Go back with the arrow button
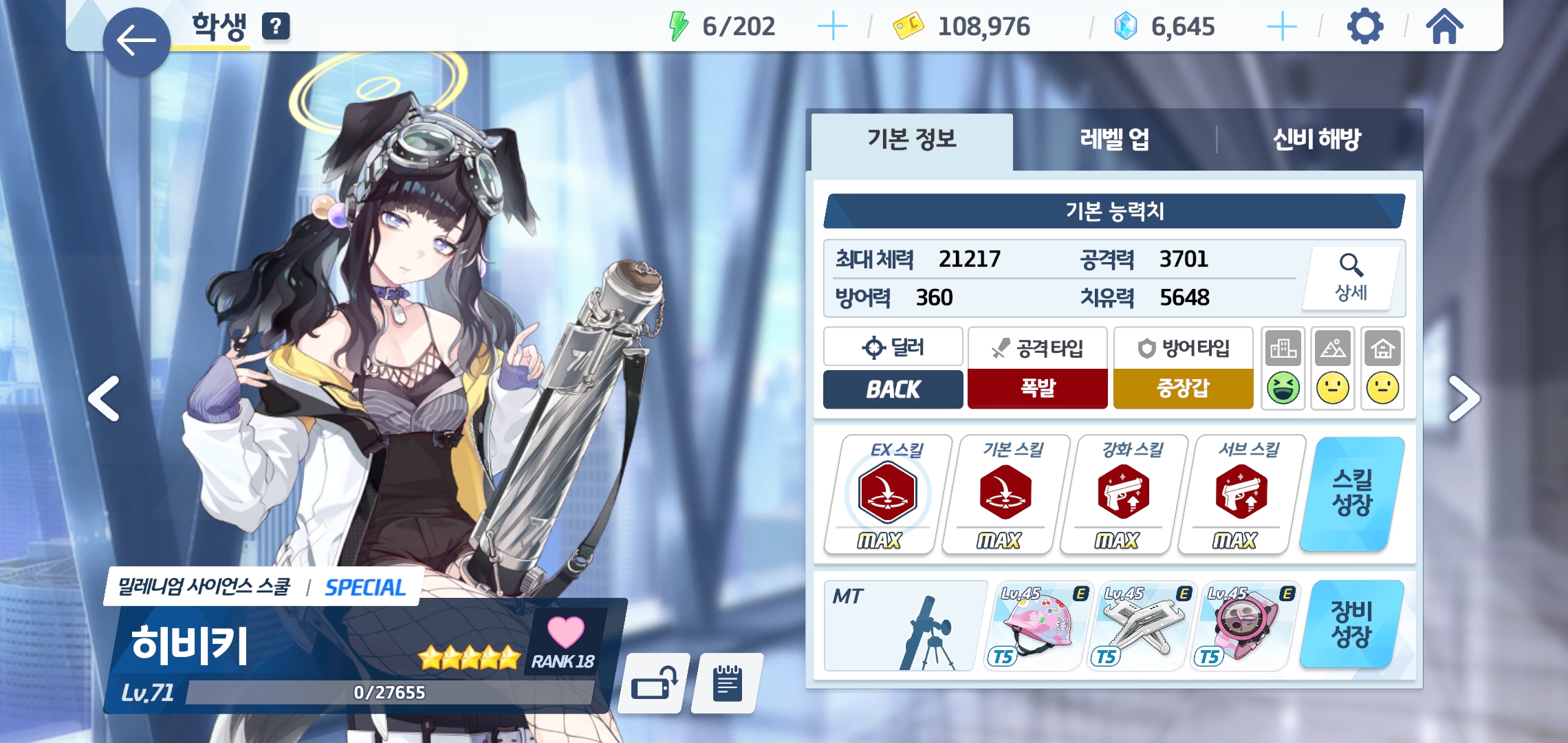The width and height of the screenshot is (1568, 743). coord(136,41)
